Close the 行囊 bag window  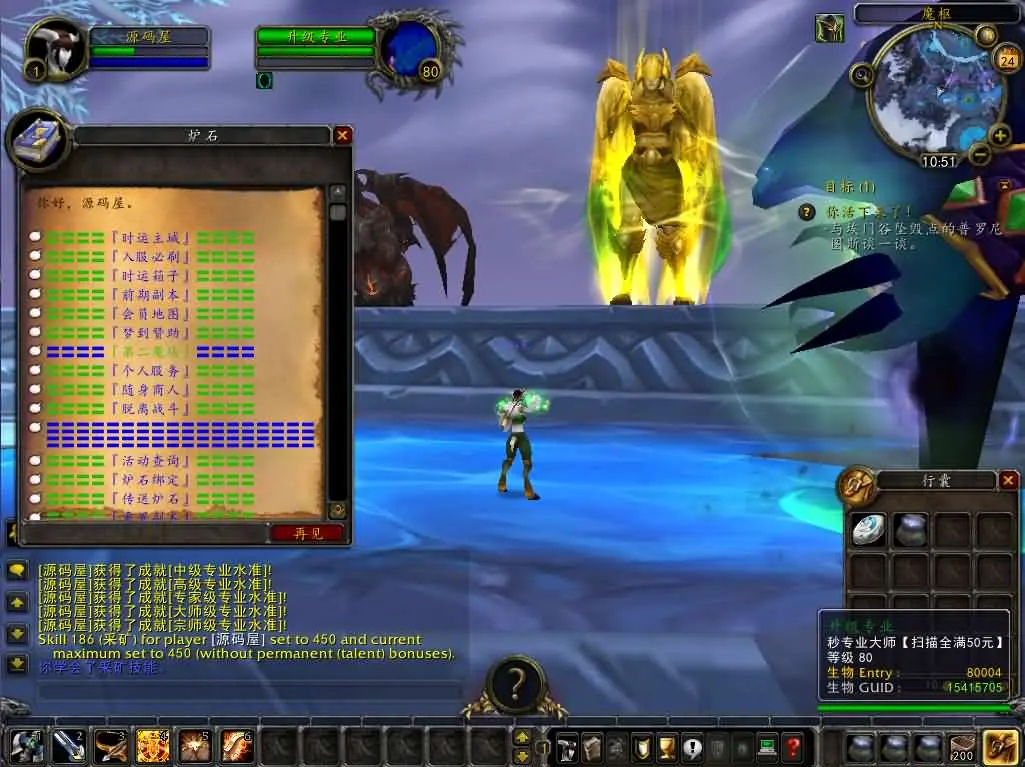click(1008, 480)
